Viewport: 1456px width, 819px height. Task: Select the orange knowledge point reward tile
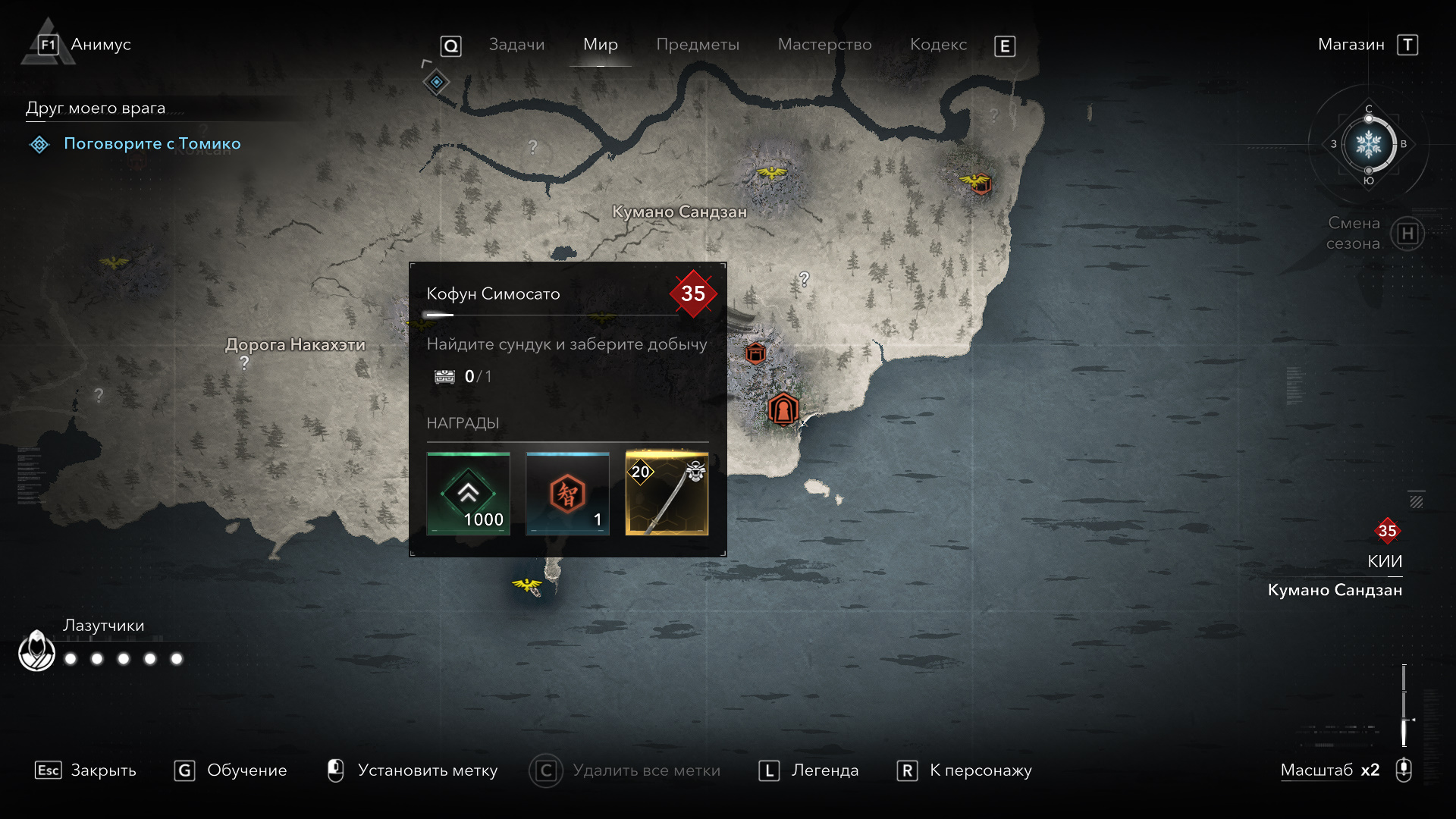[x=567, y=494]
